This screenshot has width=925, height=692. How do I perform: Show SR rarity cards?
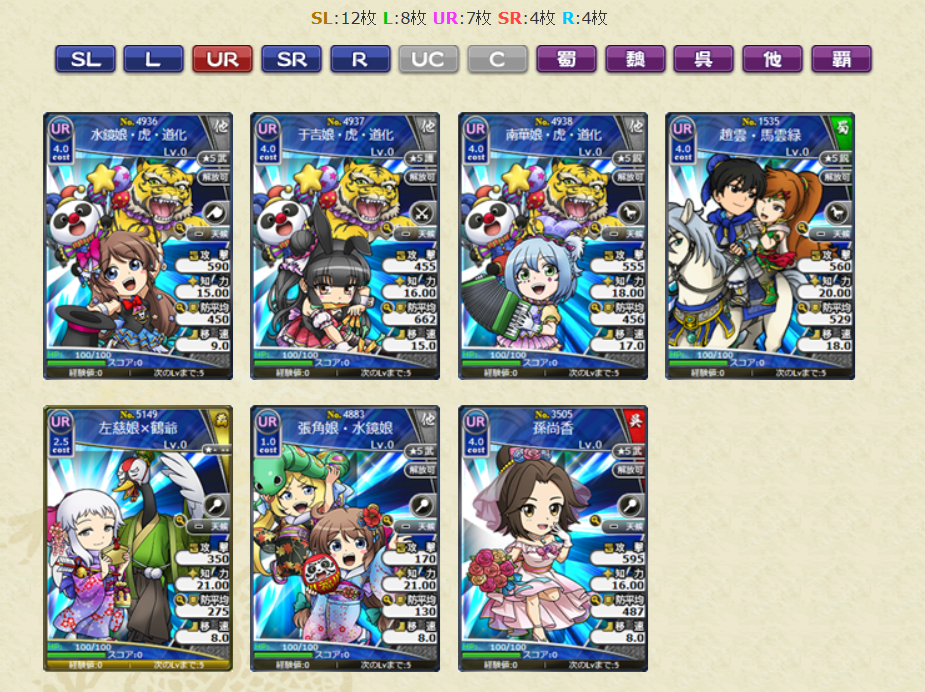point(291,59)
